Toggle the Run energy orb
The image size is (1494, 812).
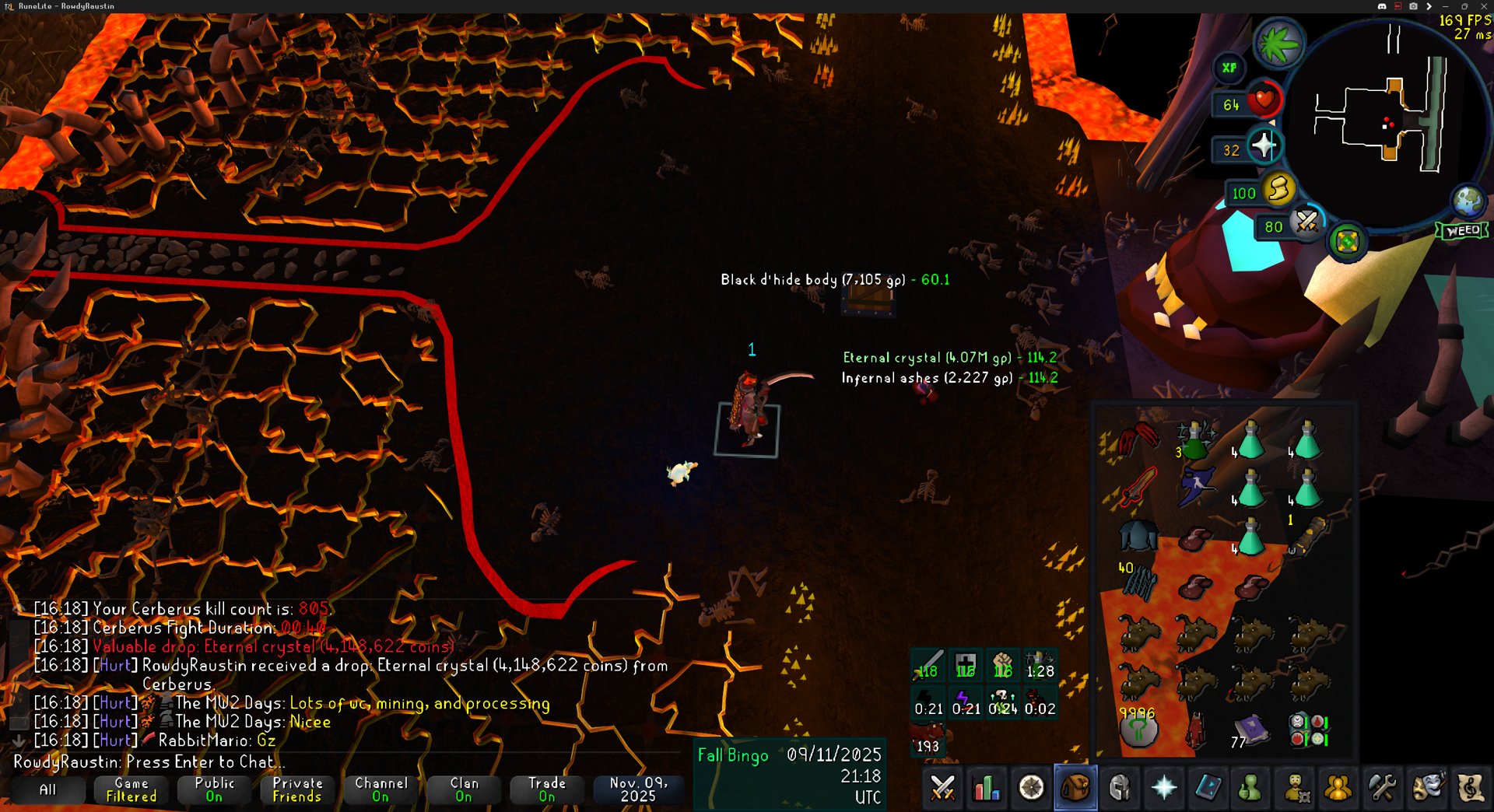click(1277, 190)
